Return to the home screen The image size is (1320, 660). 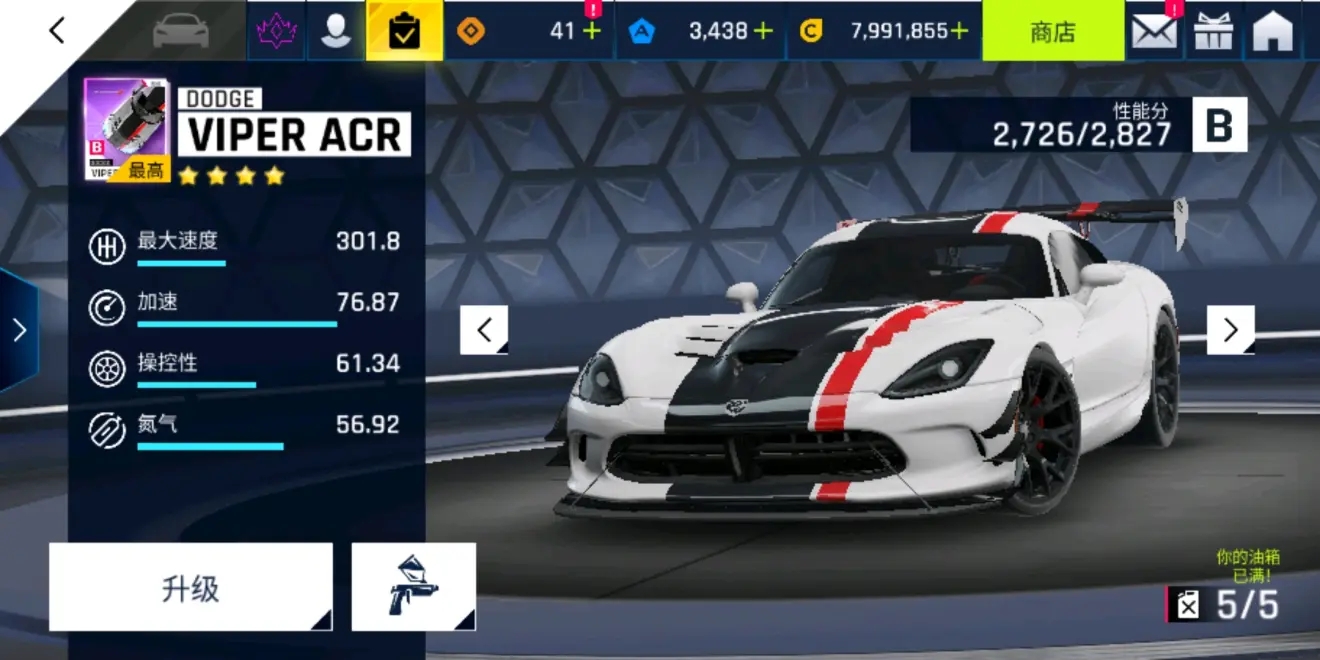click(1273, 32)
